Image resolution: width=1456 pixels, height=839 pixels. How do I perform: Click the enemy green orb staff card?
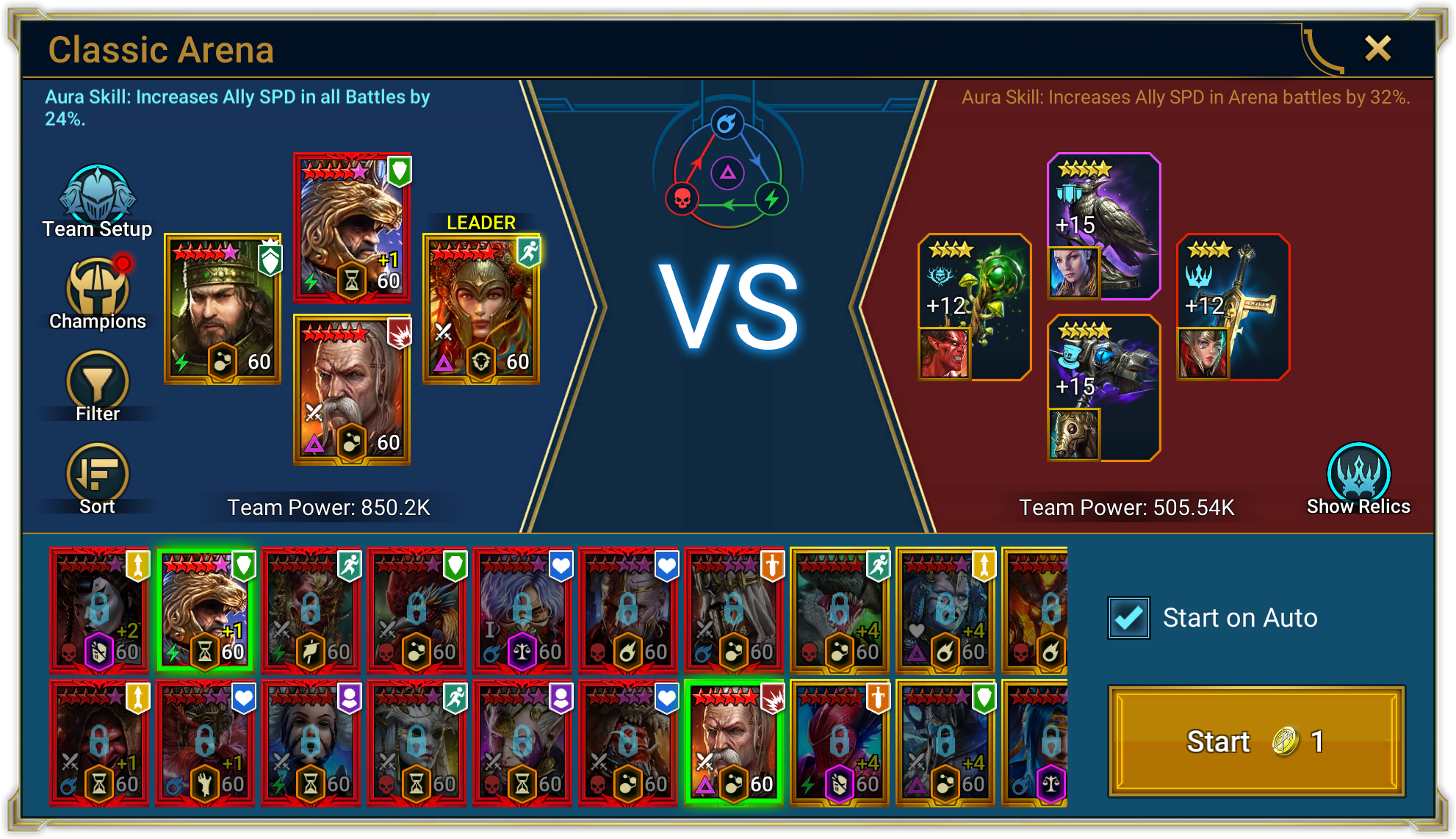point(974,306)
